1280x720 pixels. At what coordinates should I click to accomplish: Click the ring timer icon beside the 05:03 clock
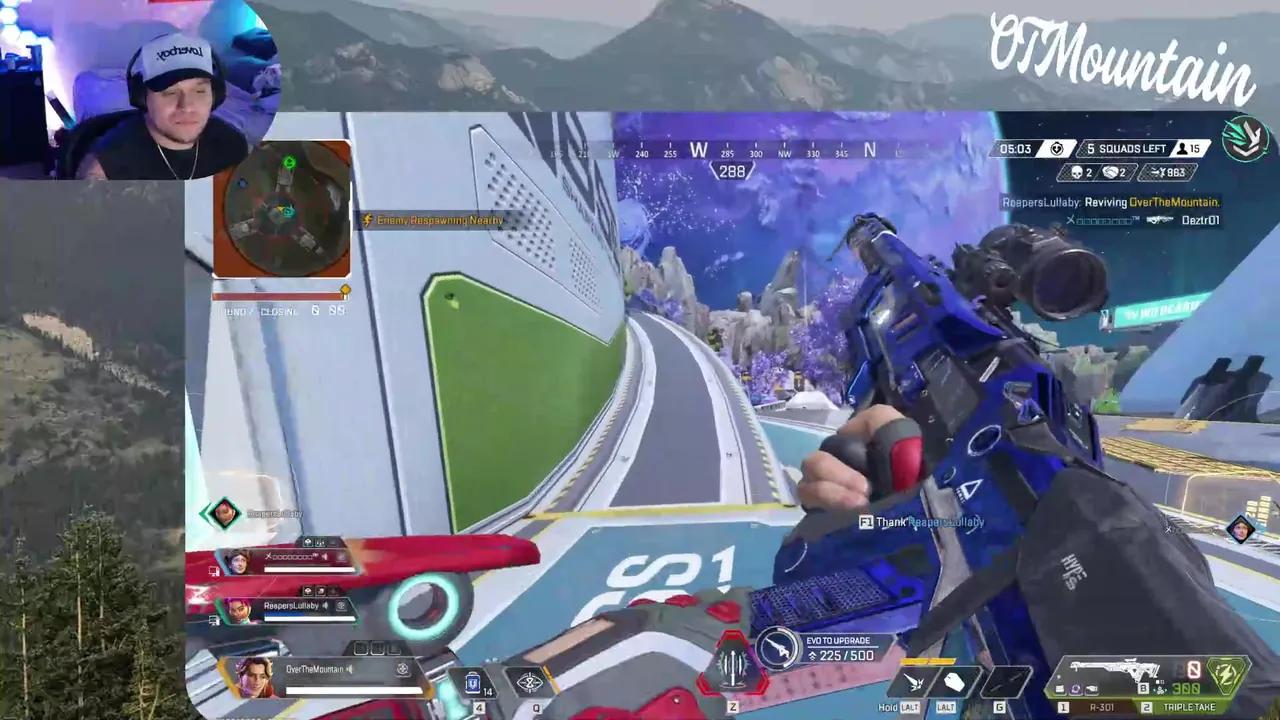click(x=1056, y=148)
